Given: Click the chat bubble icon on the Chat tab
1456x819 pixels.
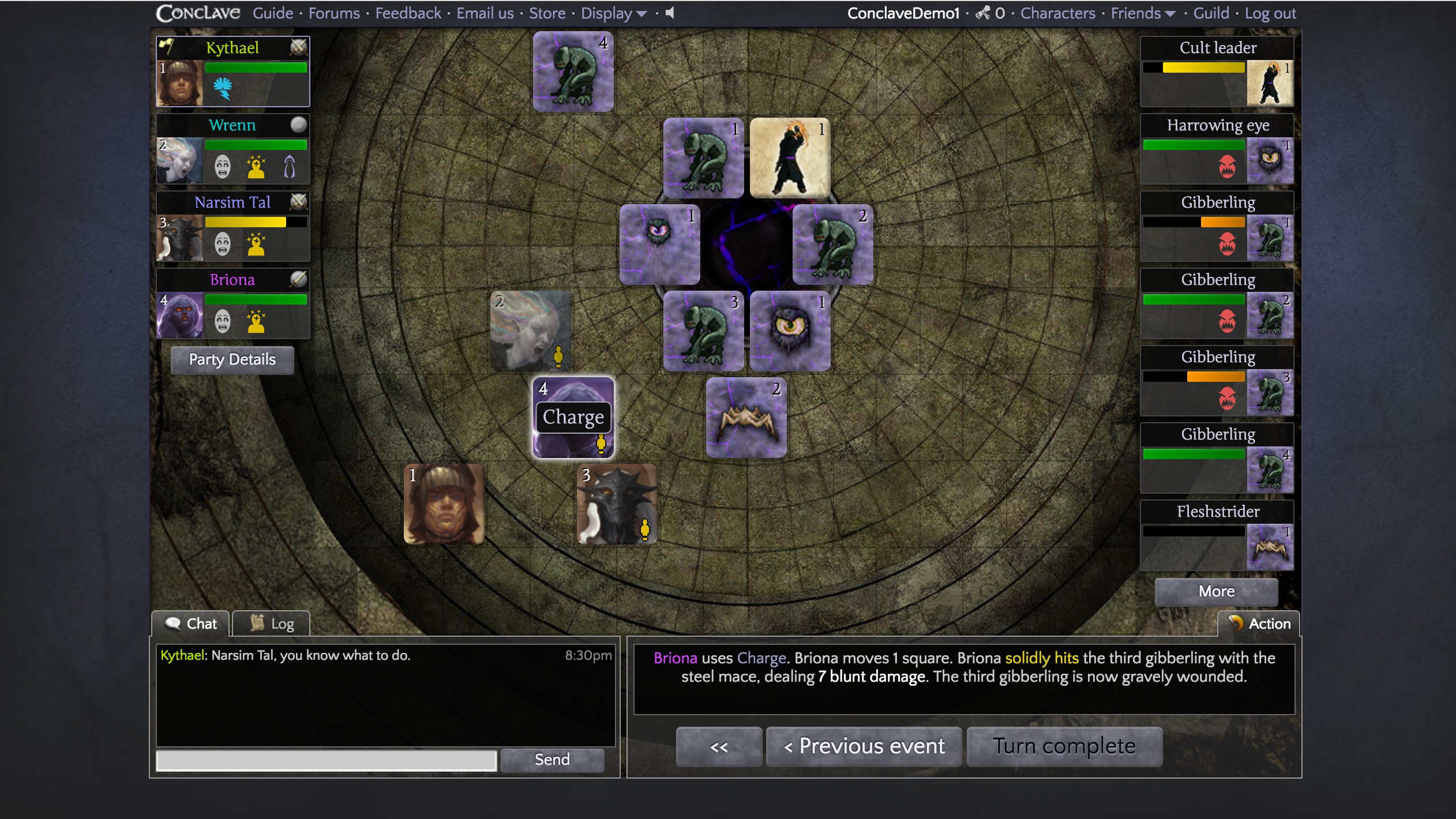Looking at the screenshot, I should point(172,623).
